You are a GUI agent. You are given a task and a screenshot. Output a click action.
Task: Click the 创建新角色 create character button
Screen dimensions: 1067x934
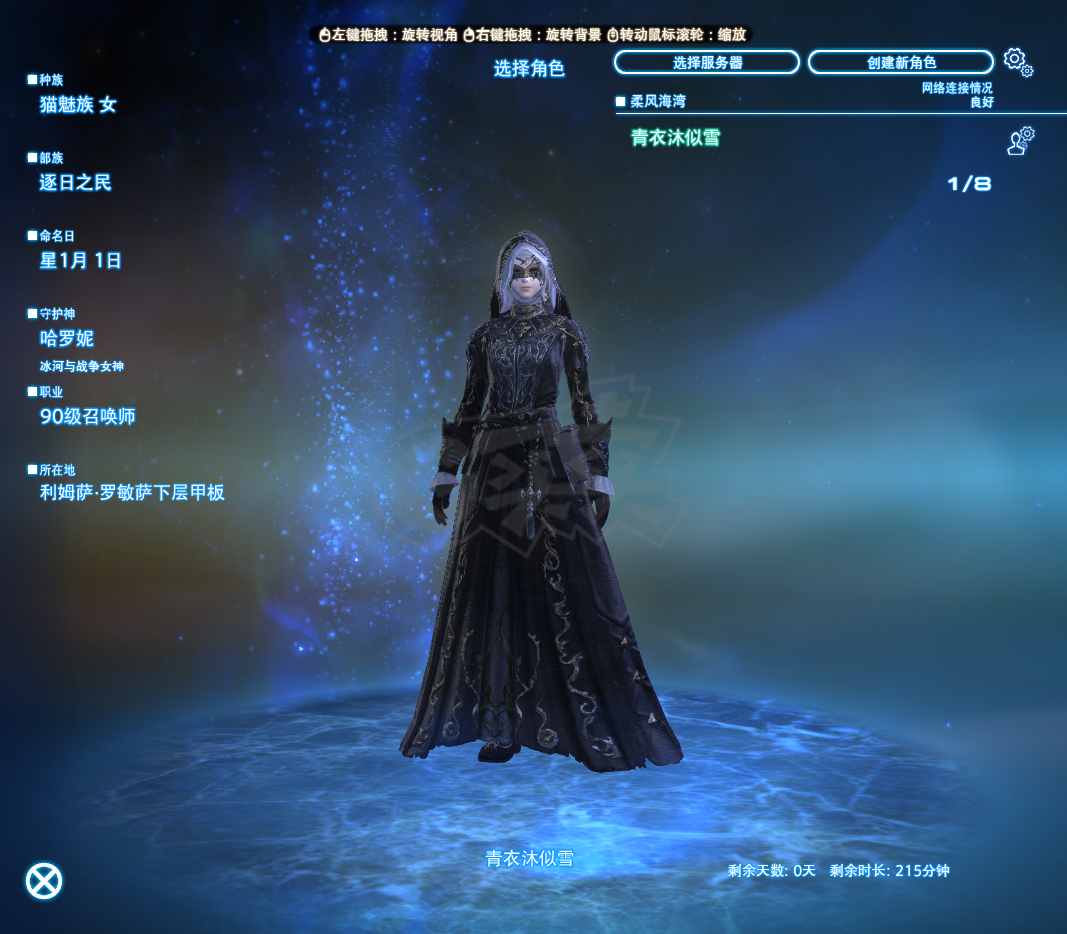[x=901, y=63]
